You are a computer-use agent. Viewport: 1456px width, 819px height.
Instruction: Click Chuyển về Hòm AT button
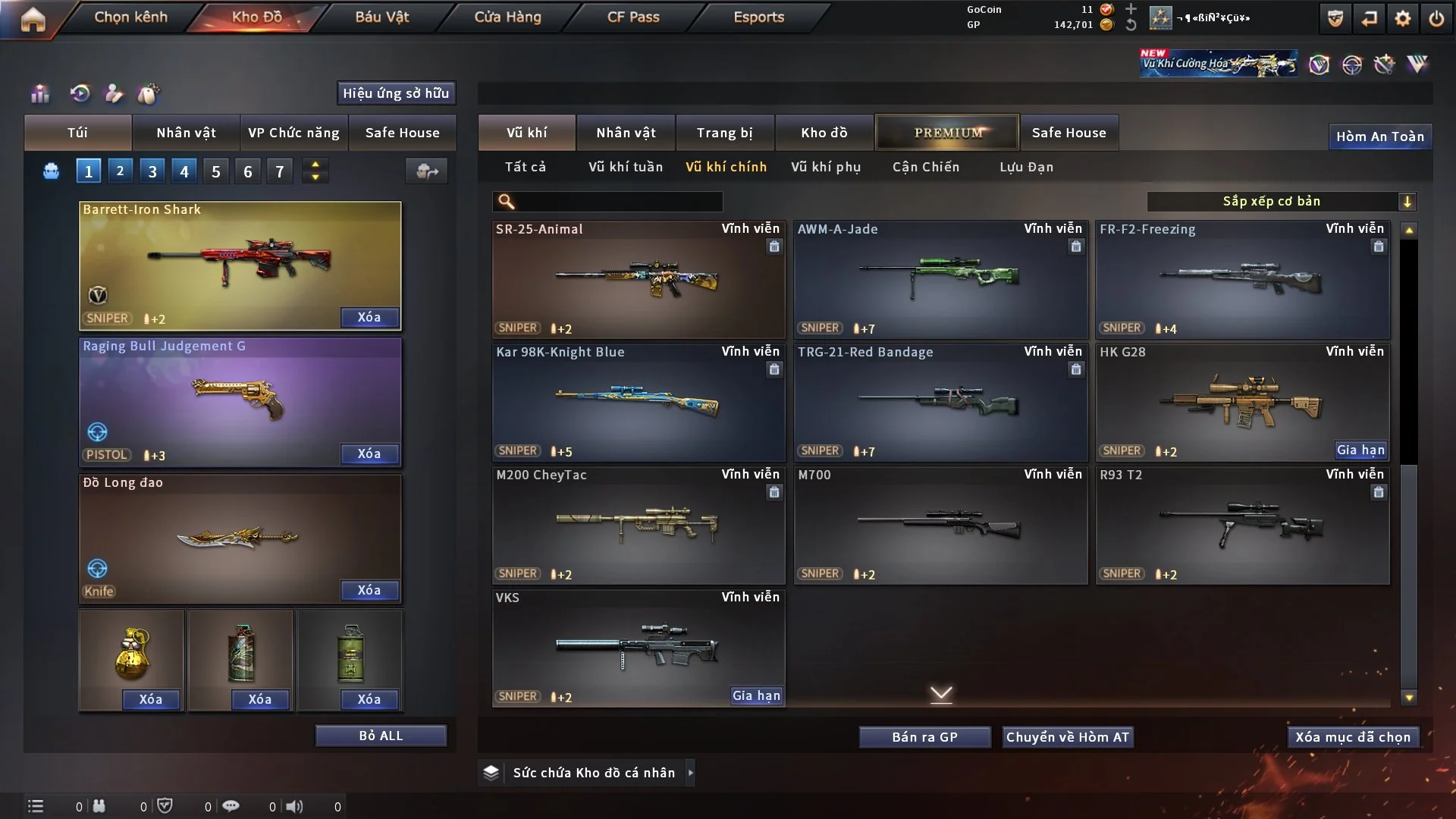pos(1067,737)
